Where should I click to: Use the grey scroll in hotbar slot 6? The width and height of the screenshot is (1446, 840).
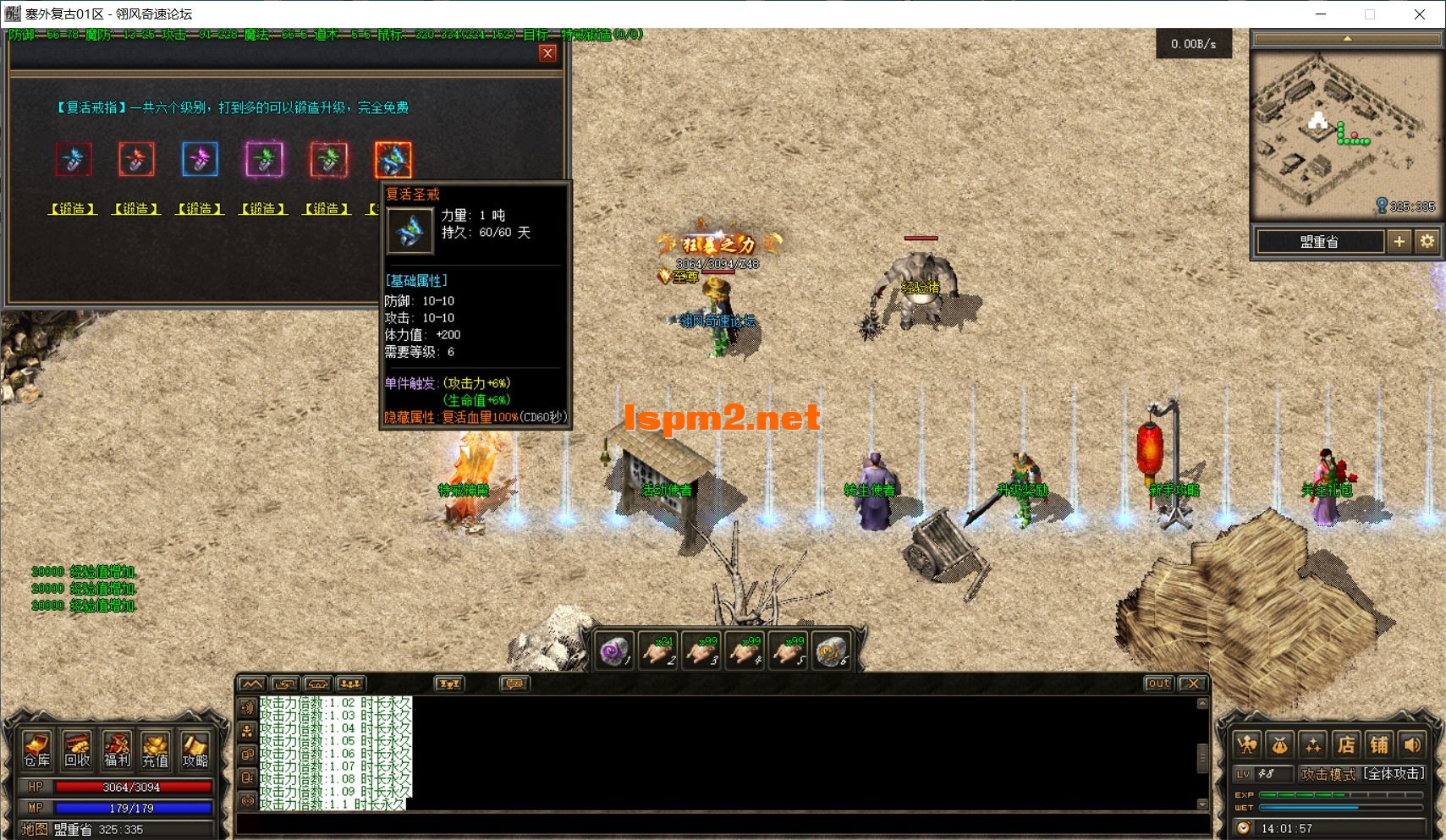coord(831,651)
